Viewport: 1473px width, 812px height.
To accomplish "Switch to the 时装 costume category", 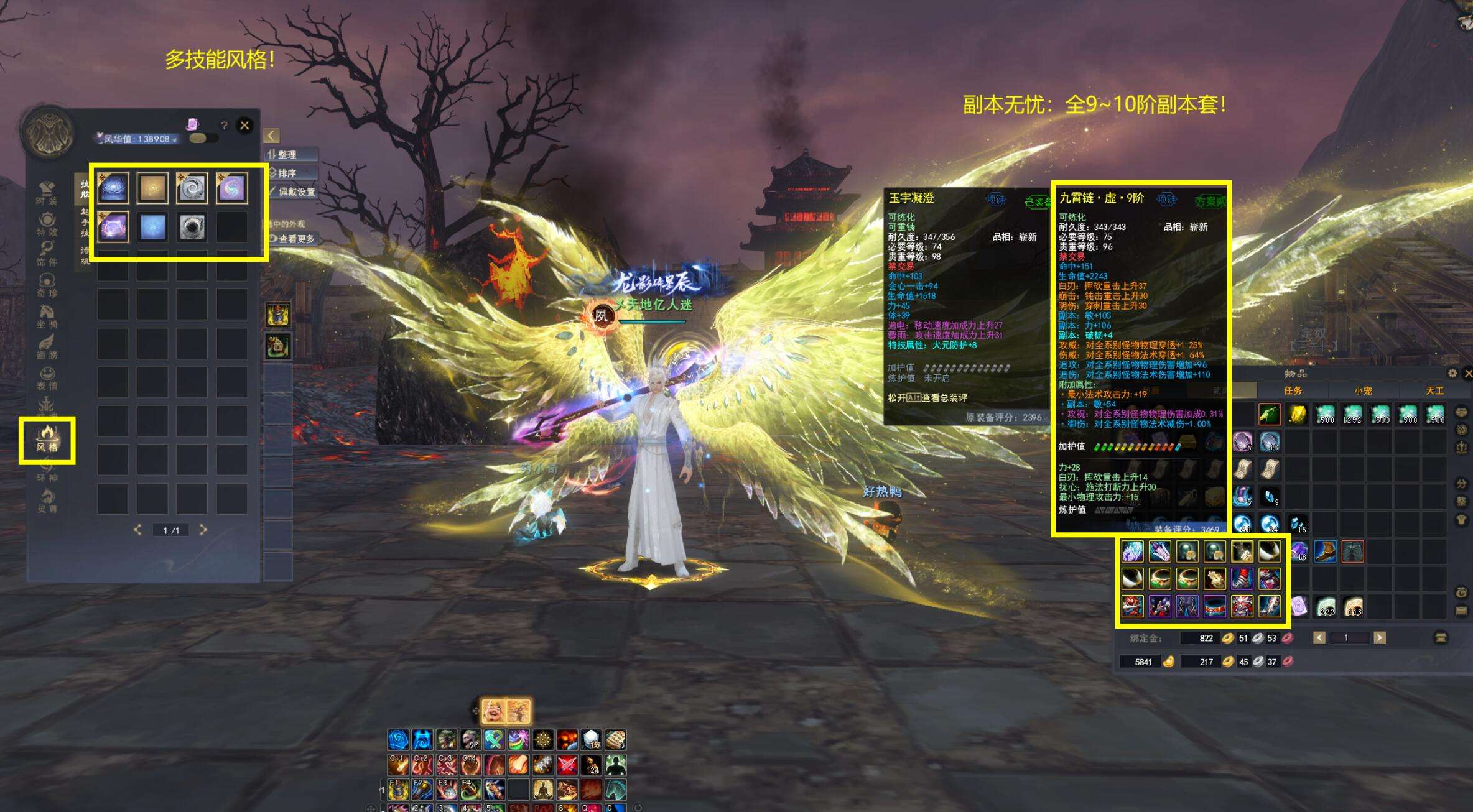I will tap(47, 193).
